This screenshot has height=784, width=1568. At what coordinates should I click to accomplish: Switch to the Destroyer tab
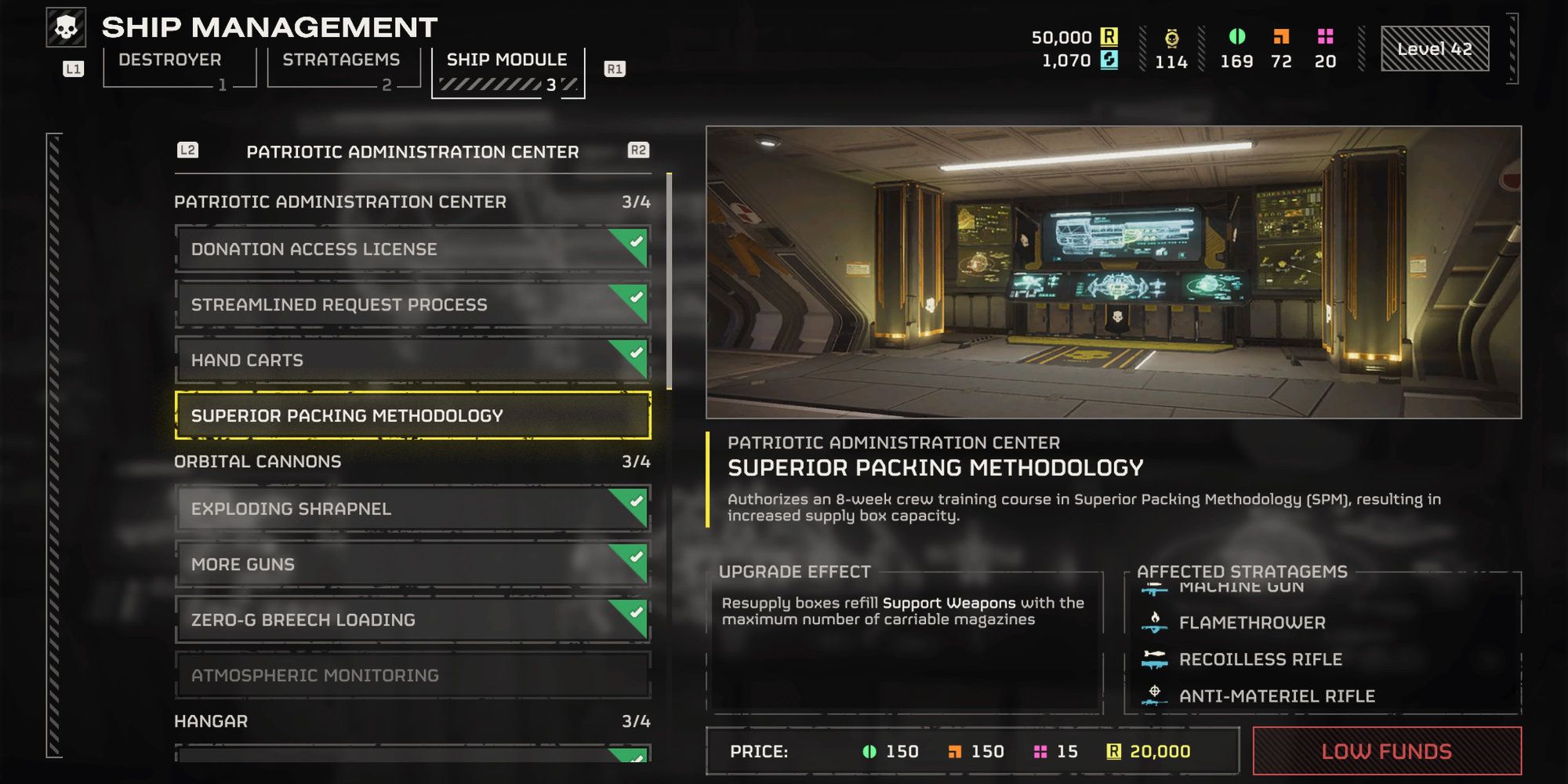170,60
